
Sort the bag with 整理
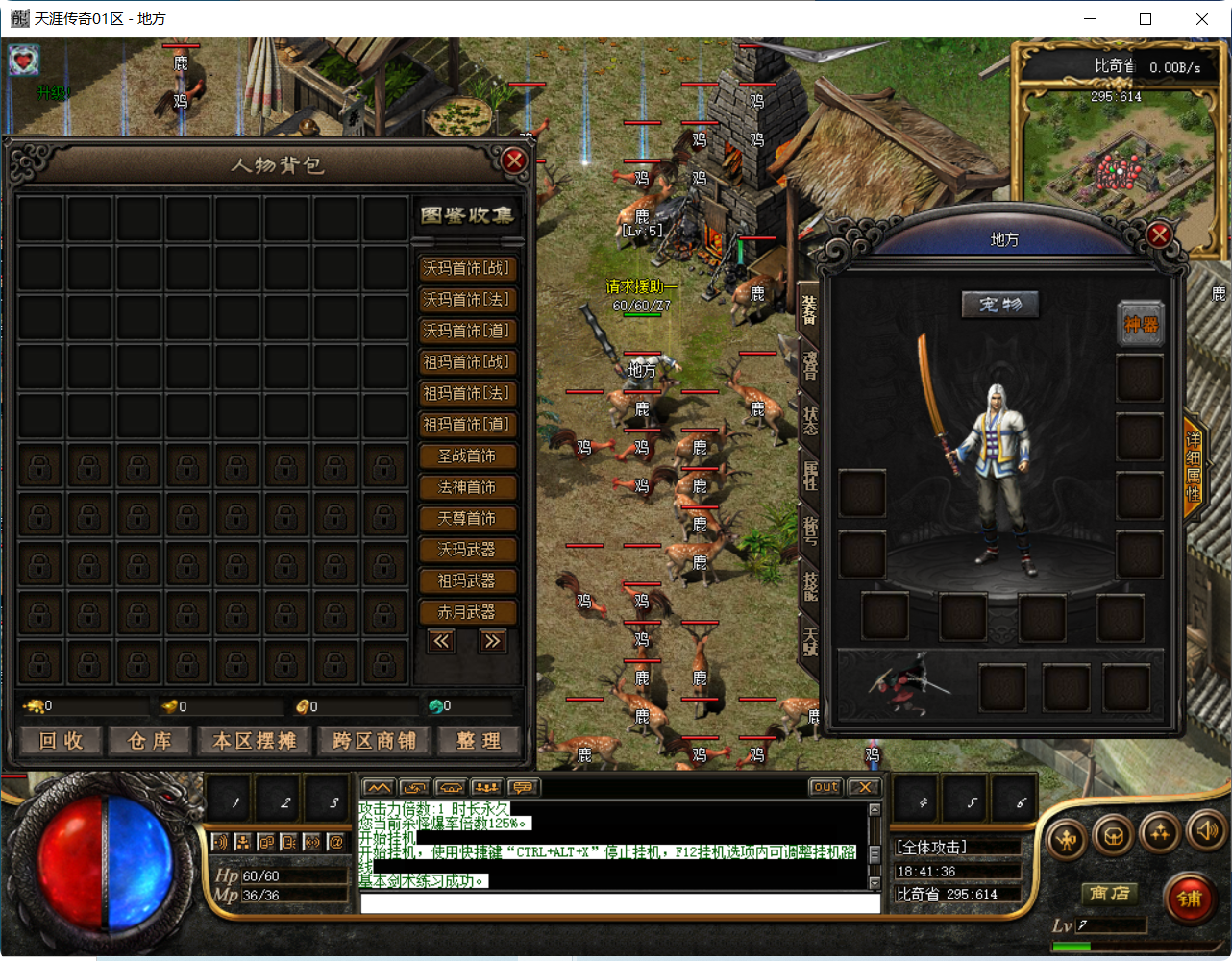pos(479,741)
